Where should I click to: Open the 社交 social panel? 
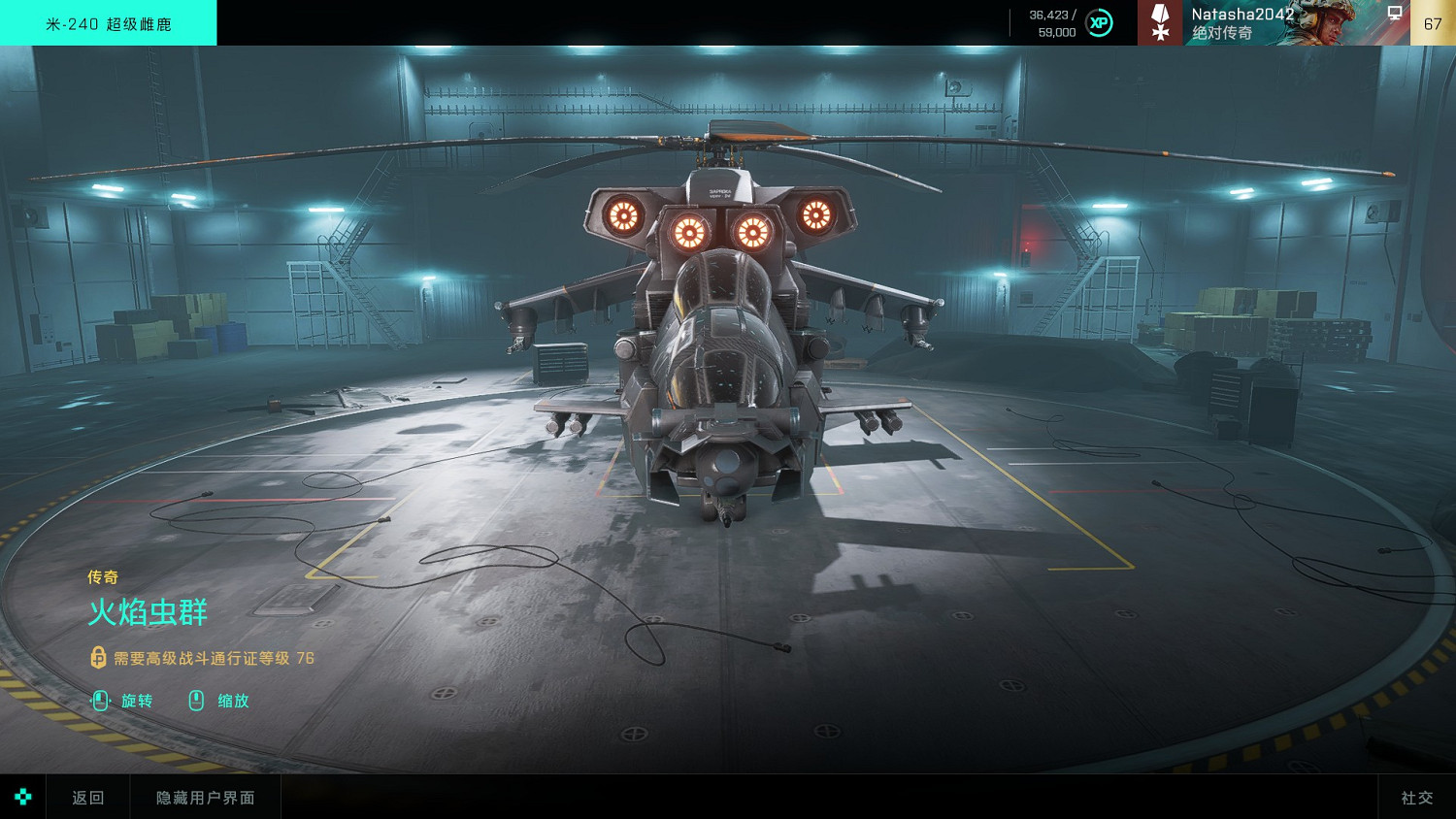click(x=1416, y=798)
